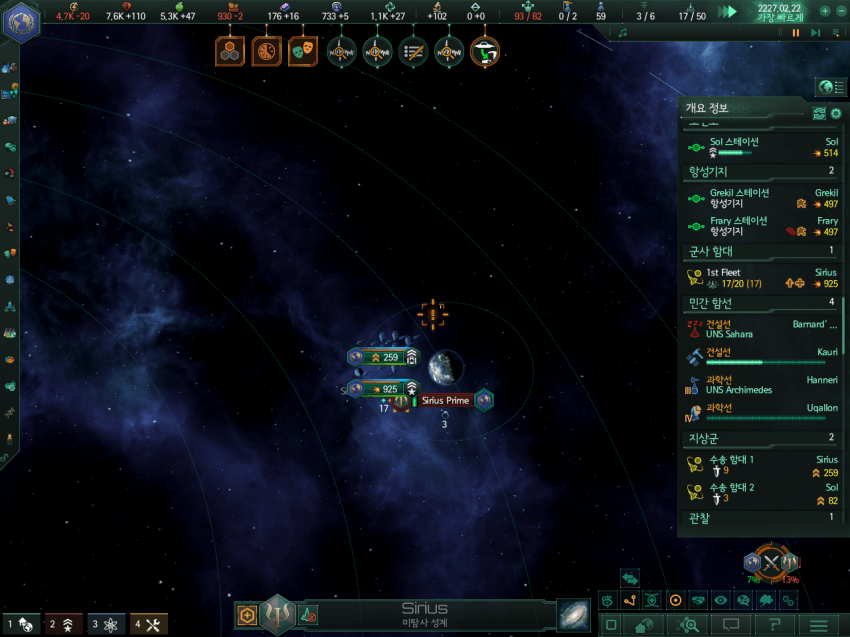Select the 1st Fleet in the outliner
850x637 pixels.
pos(760,277)
